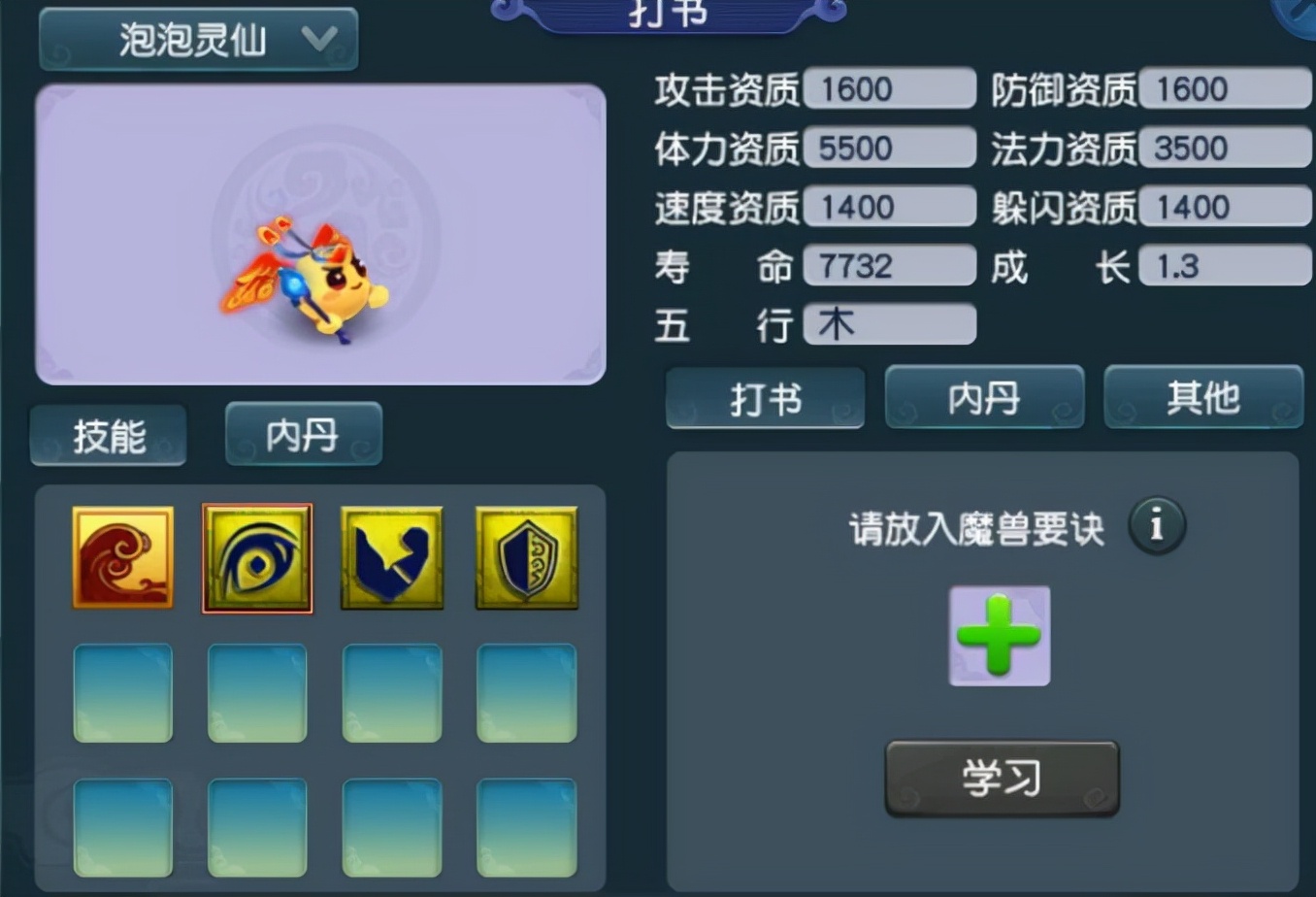Click the 学习 button
The height and width of the screenshot is (897, 1316).
(x=1001, y=777)
